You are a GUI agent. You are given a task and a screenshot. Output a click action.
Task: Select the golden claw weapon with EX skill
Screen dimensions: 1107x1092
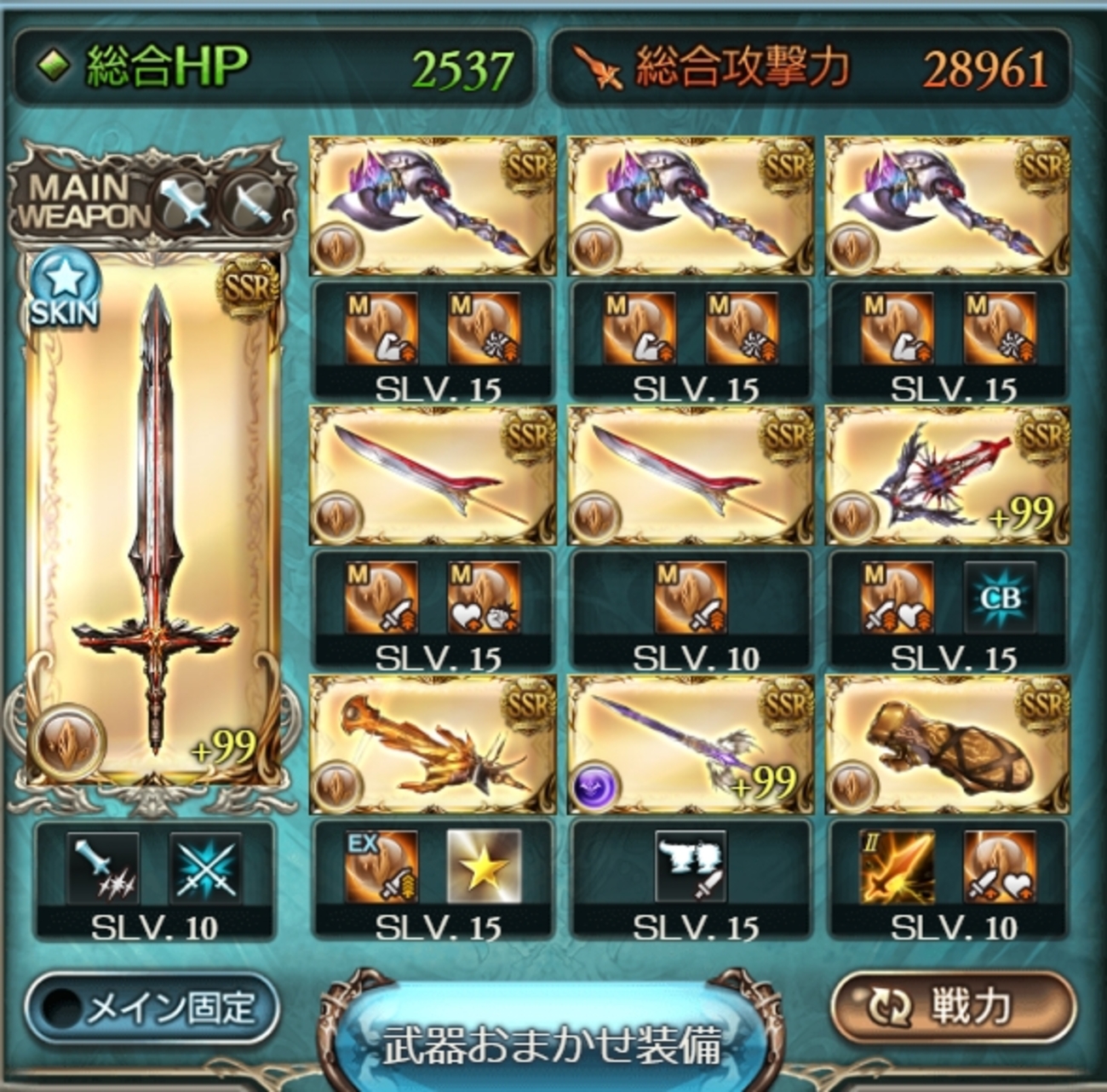[433, 744]
